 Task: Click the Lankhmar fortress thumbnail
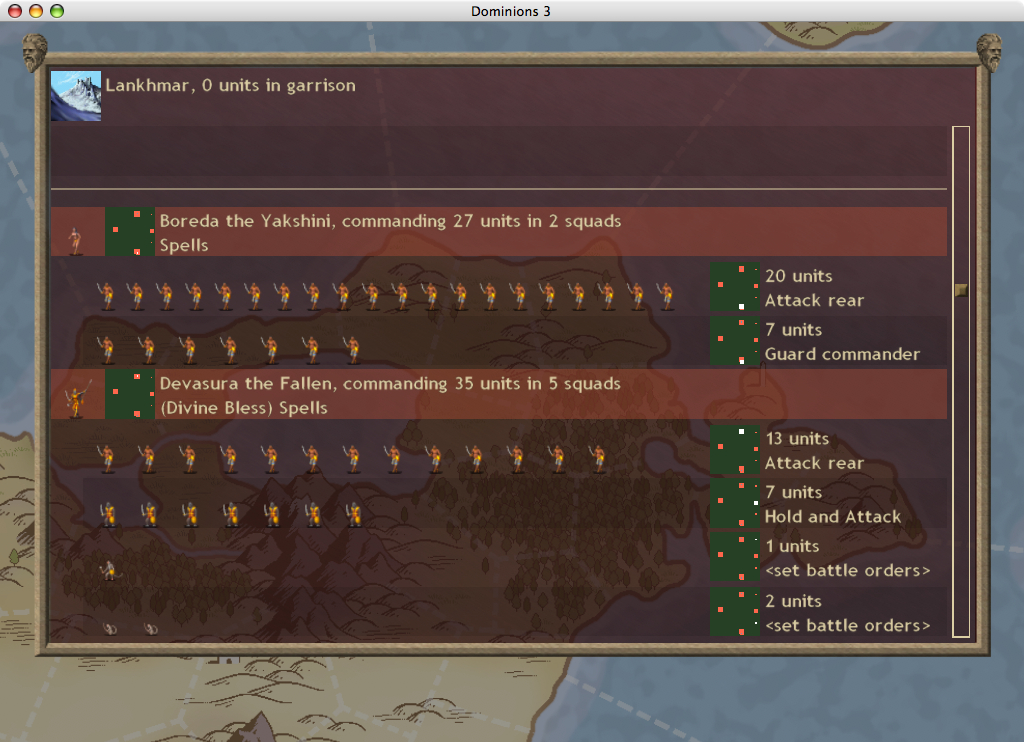click(x=76, y=96)
